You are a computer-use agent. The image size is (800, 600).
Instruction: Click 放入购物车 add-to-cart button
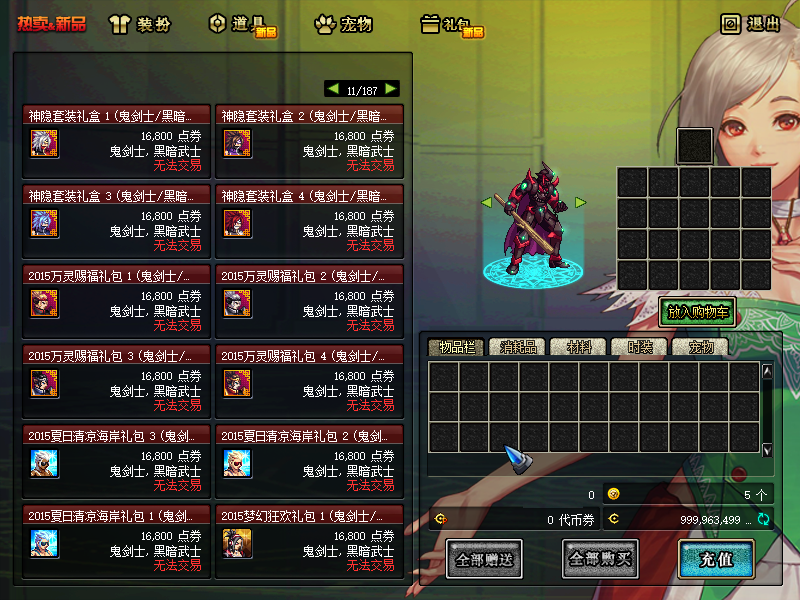(x=697, y=312)
